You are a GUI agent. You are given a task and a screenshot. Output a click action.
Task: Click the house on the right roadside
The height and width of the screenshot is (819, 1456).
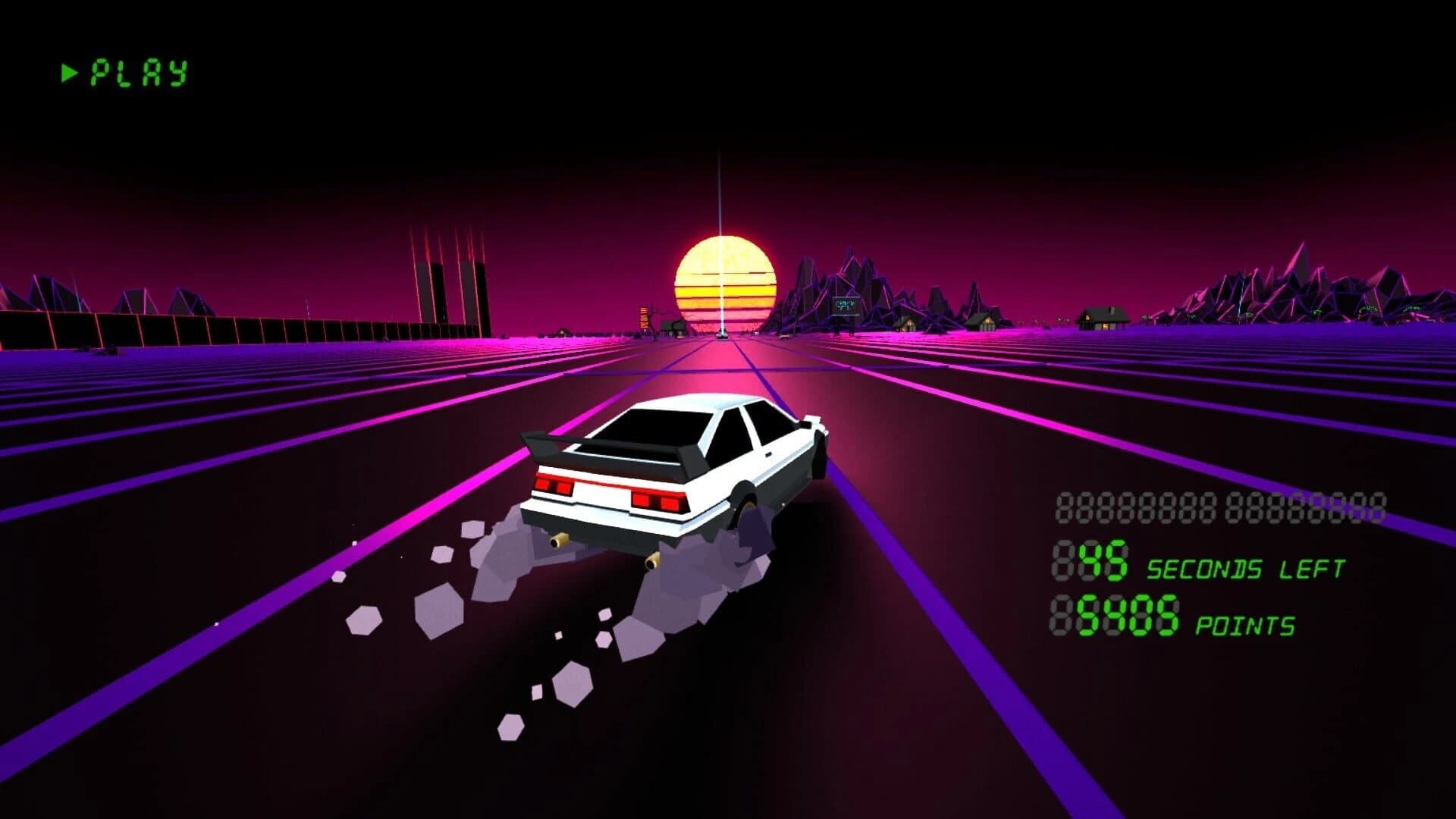click(x=1101, y=317)
